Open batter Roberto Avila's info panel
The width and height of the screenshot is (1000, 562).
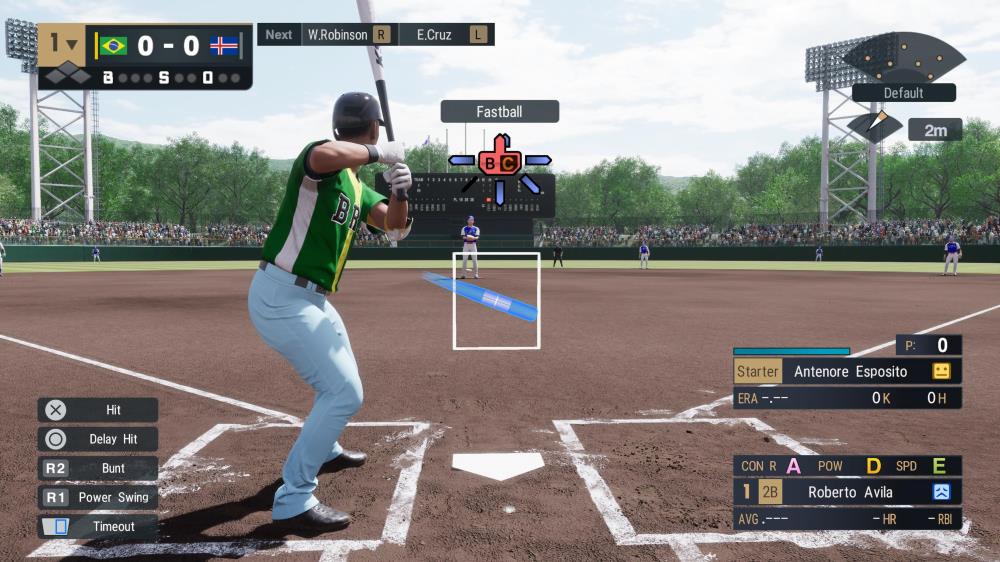click(848, 492)
